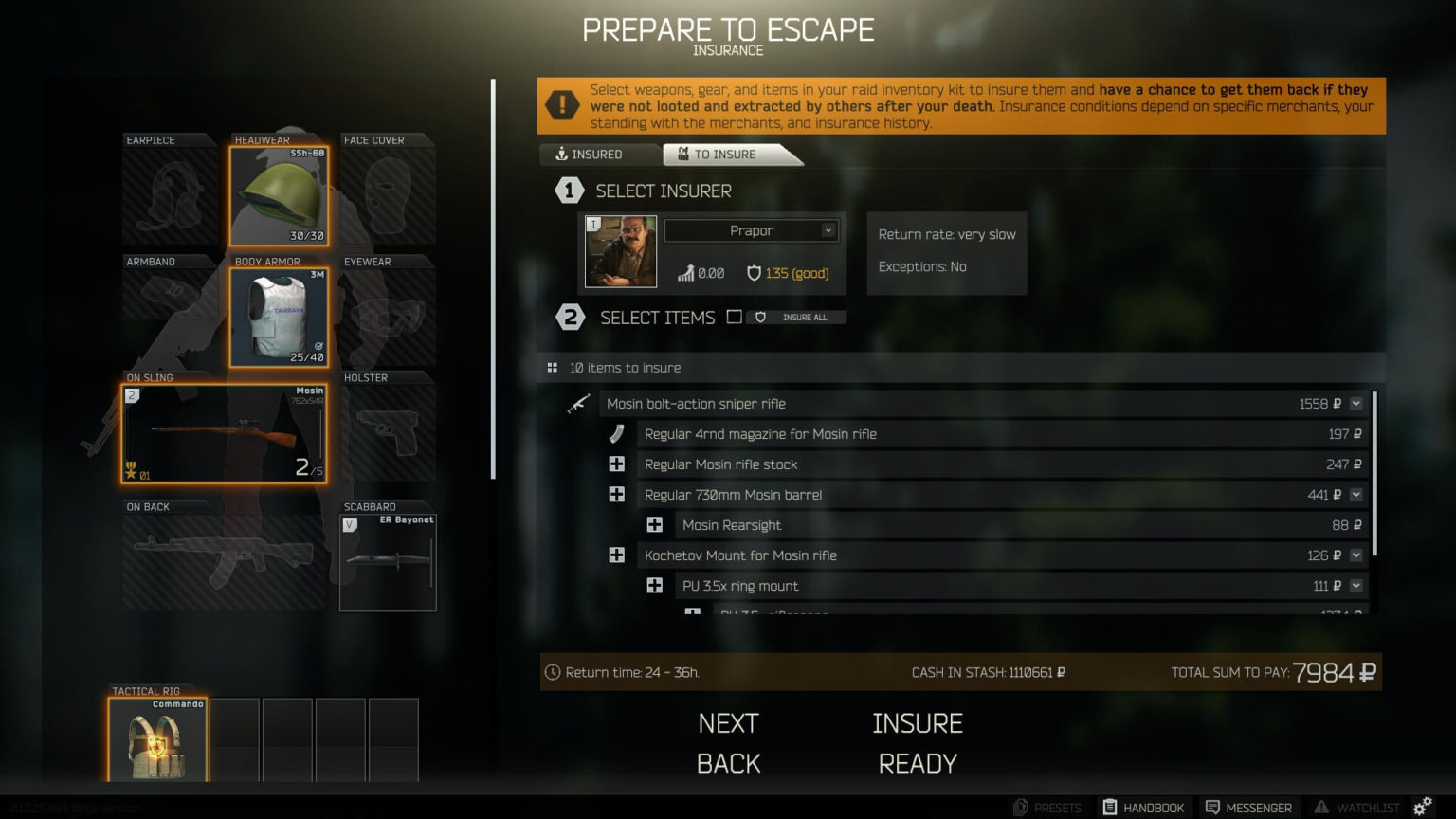Click the grid icon beside 10 items to insure
Screen dimensions: 1456x819
coord(551,367)
